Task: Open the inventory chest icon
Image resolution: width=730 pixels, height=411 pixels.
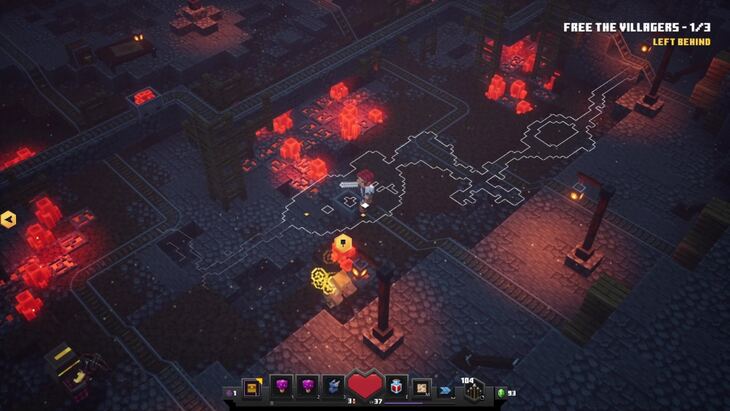Action: 251,387
